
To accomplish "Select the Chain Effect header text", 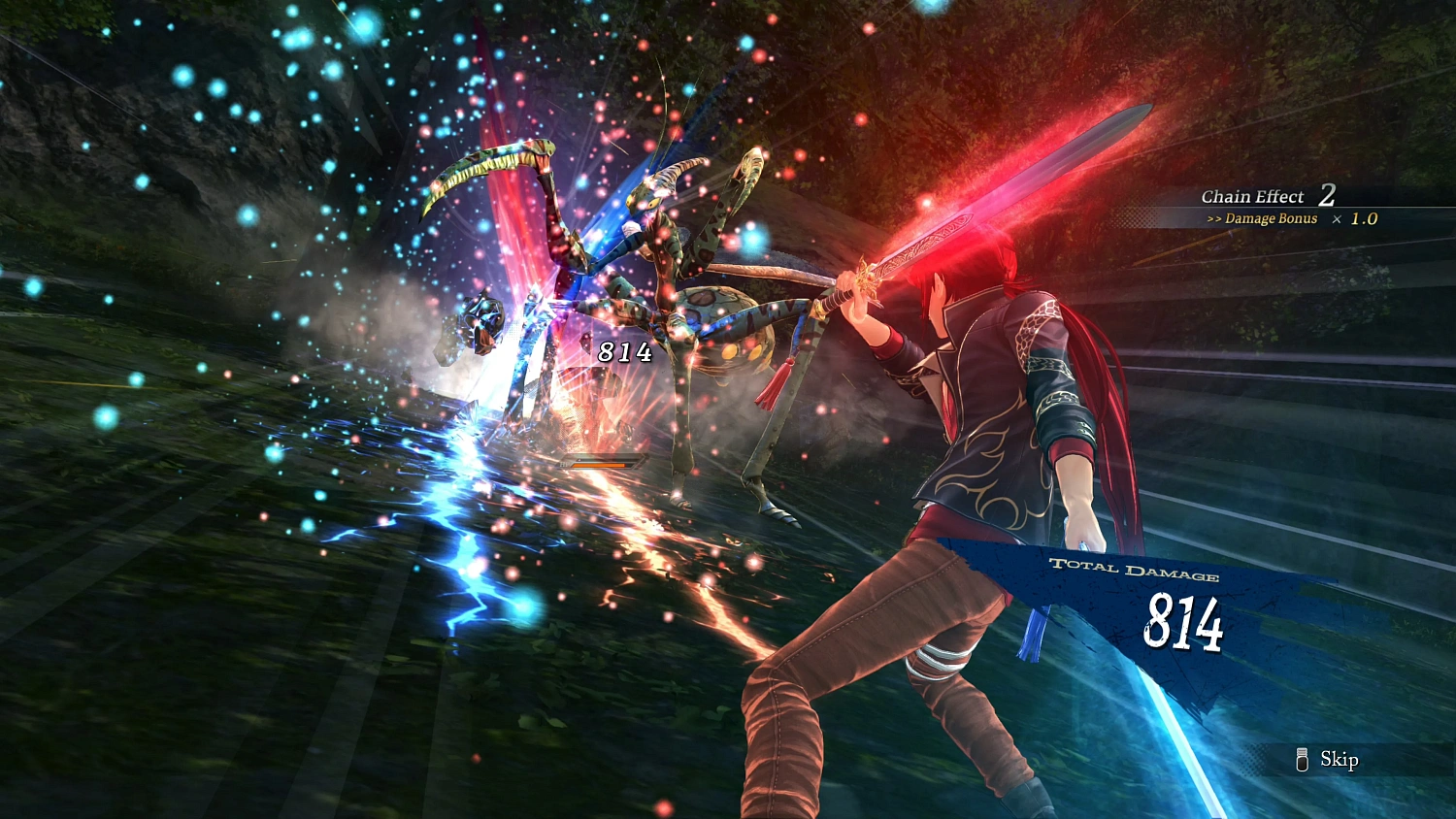I will (x=1254, y=196).
